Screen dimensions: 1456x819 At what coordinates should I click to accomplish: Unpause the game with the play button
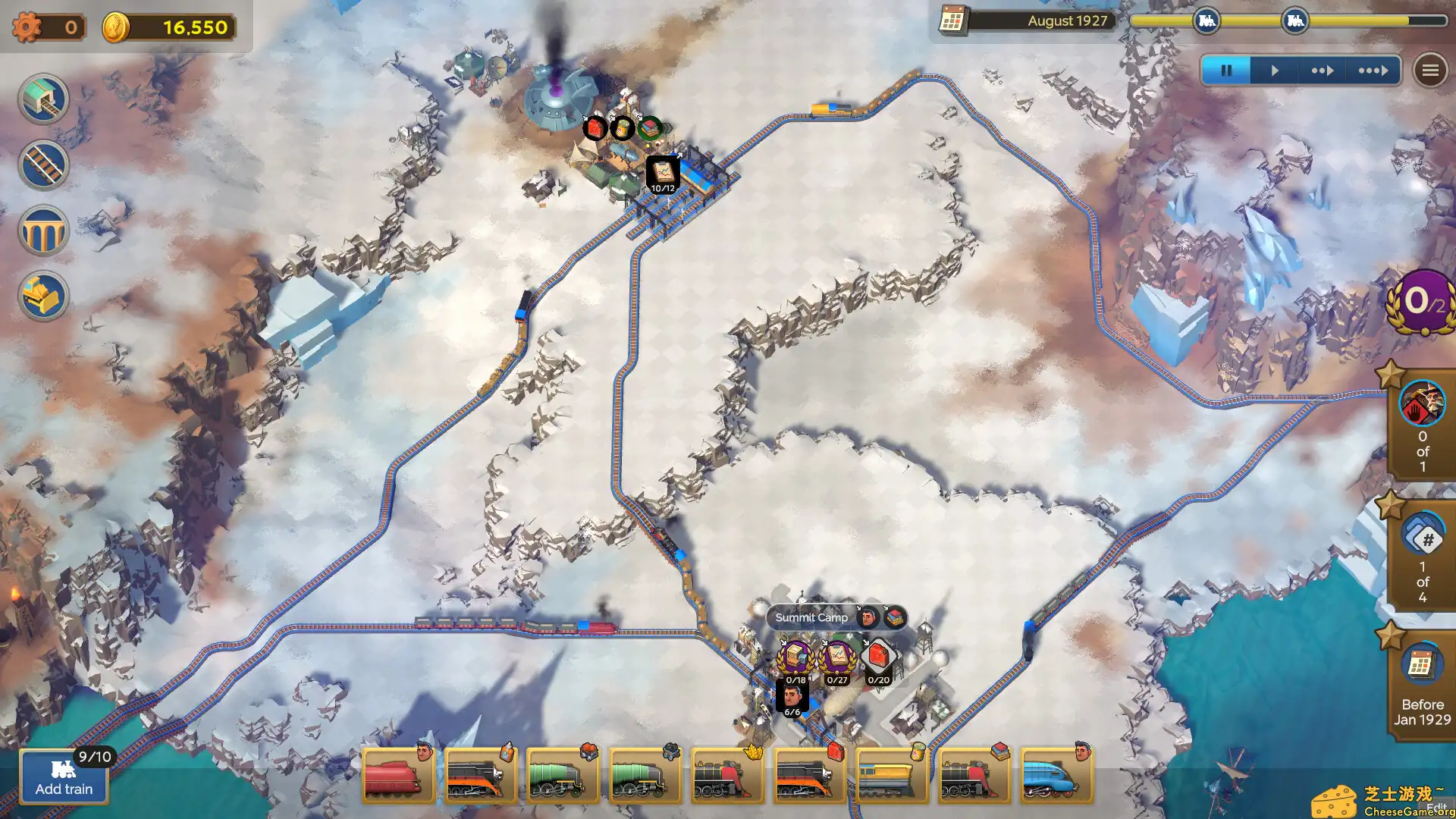(x=1274, y=70)
